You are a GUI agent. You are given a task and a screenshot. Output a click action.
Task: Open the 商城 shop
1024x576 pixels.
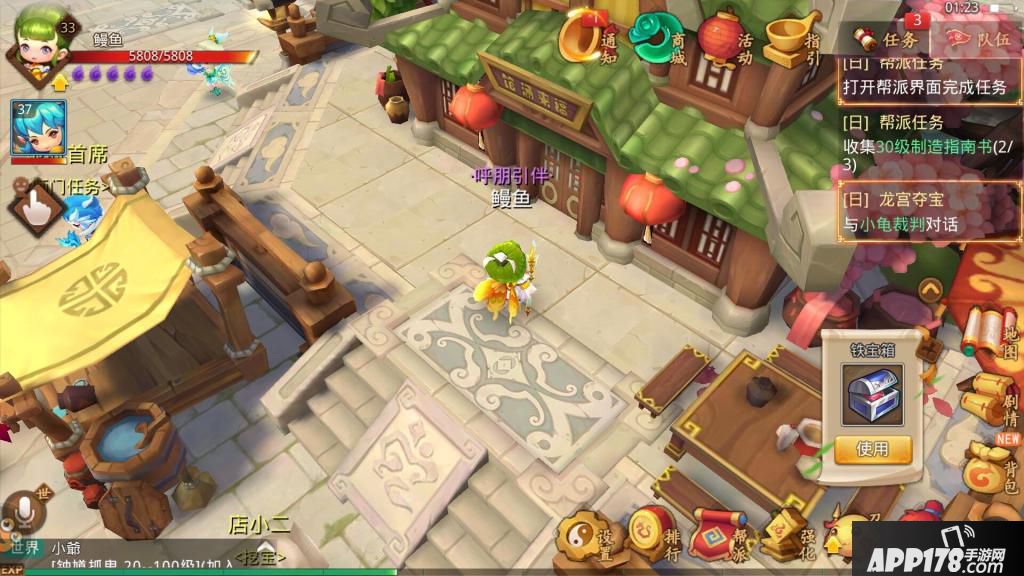656,38
